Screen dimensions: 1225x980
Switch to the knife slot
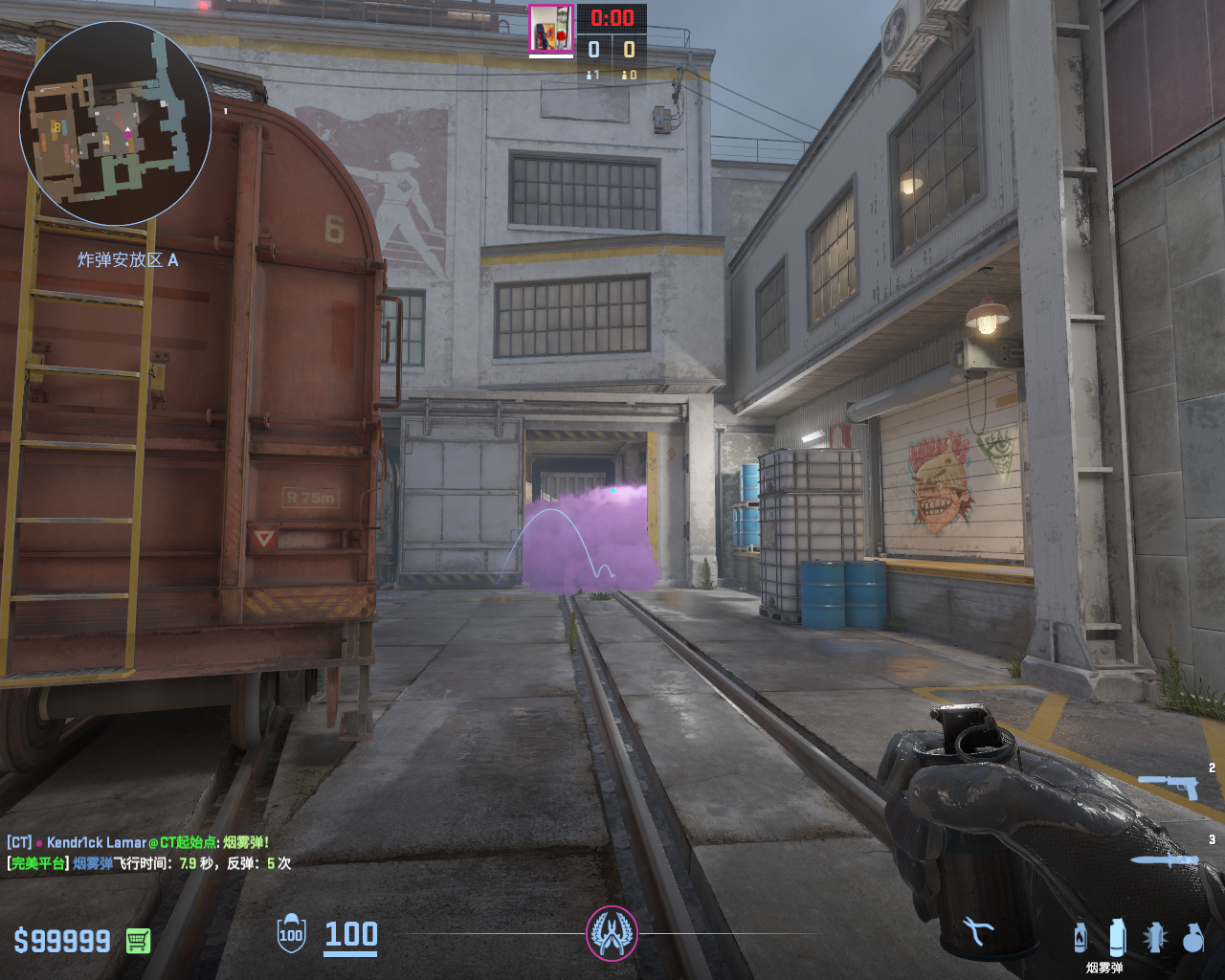point(1165,859)
